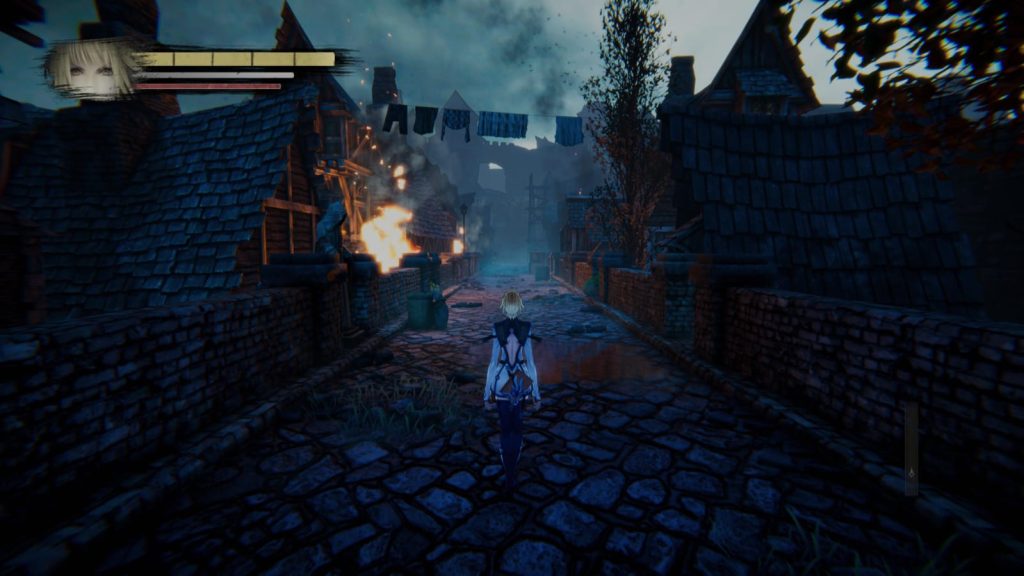Select the vertical gauge with diamond marker
The image size is (1024, 576).
(911, 449)
